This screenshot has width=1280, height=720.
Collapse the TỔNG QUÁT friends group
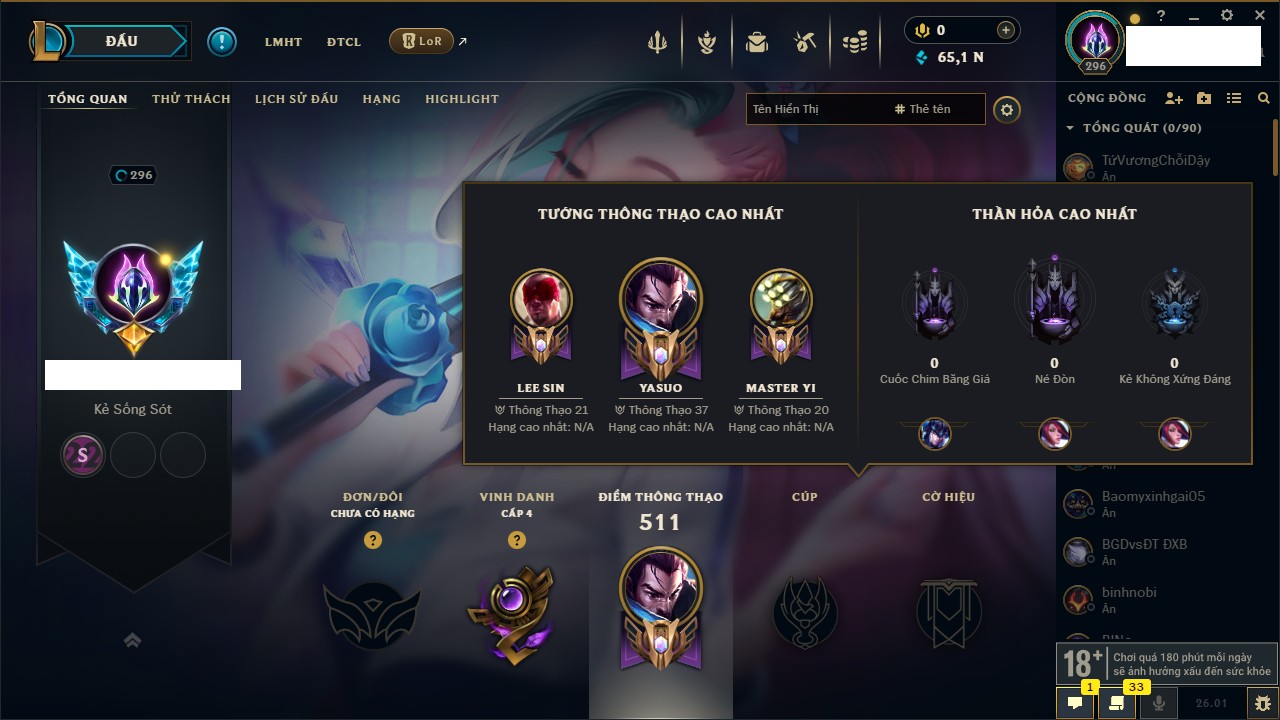pos(1070,128)
